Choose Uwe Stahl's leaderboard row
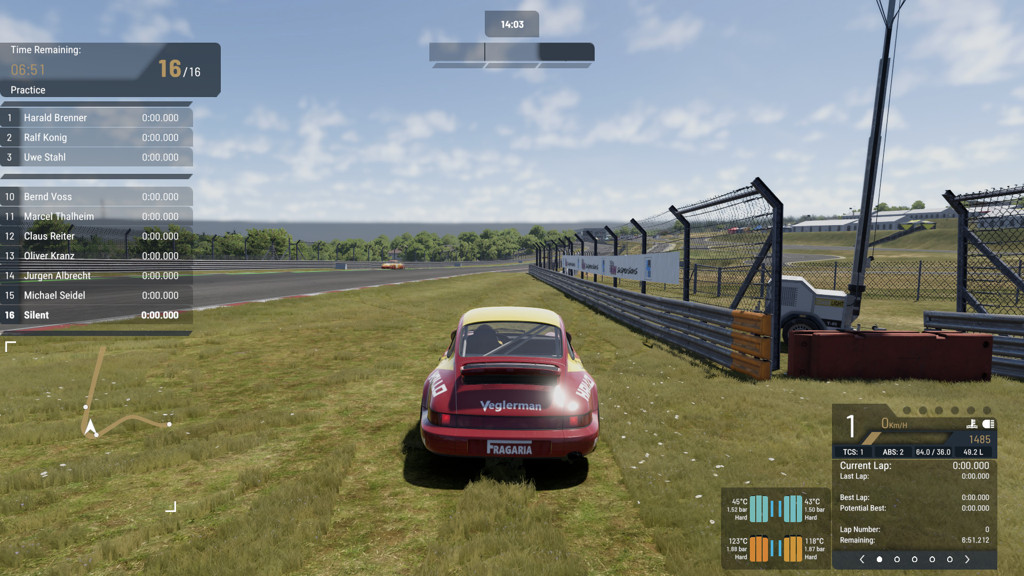The height and width of the screenshot is (576, 1024). point(96,157)
